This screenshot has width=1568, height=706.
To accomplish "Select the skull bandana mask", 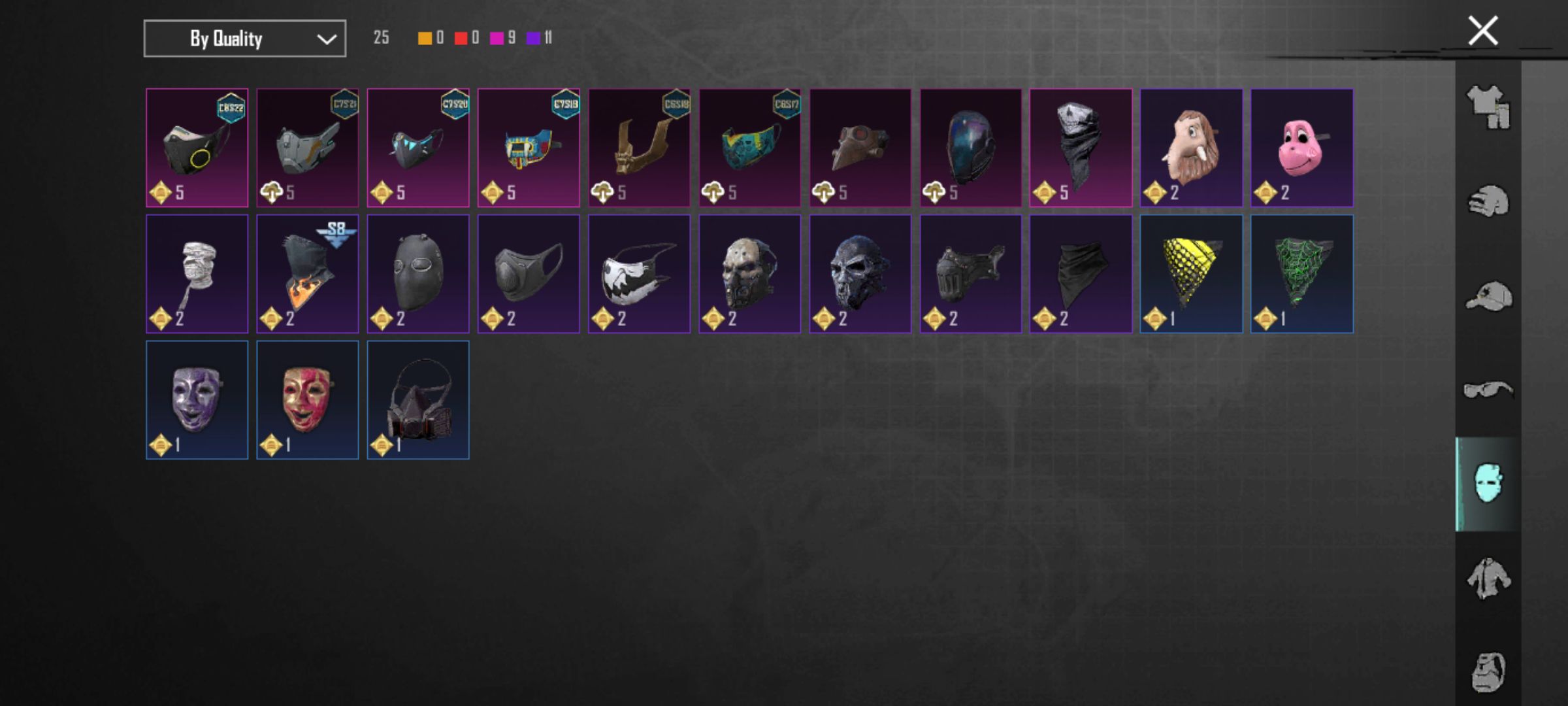I will point(1081,148).
